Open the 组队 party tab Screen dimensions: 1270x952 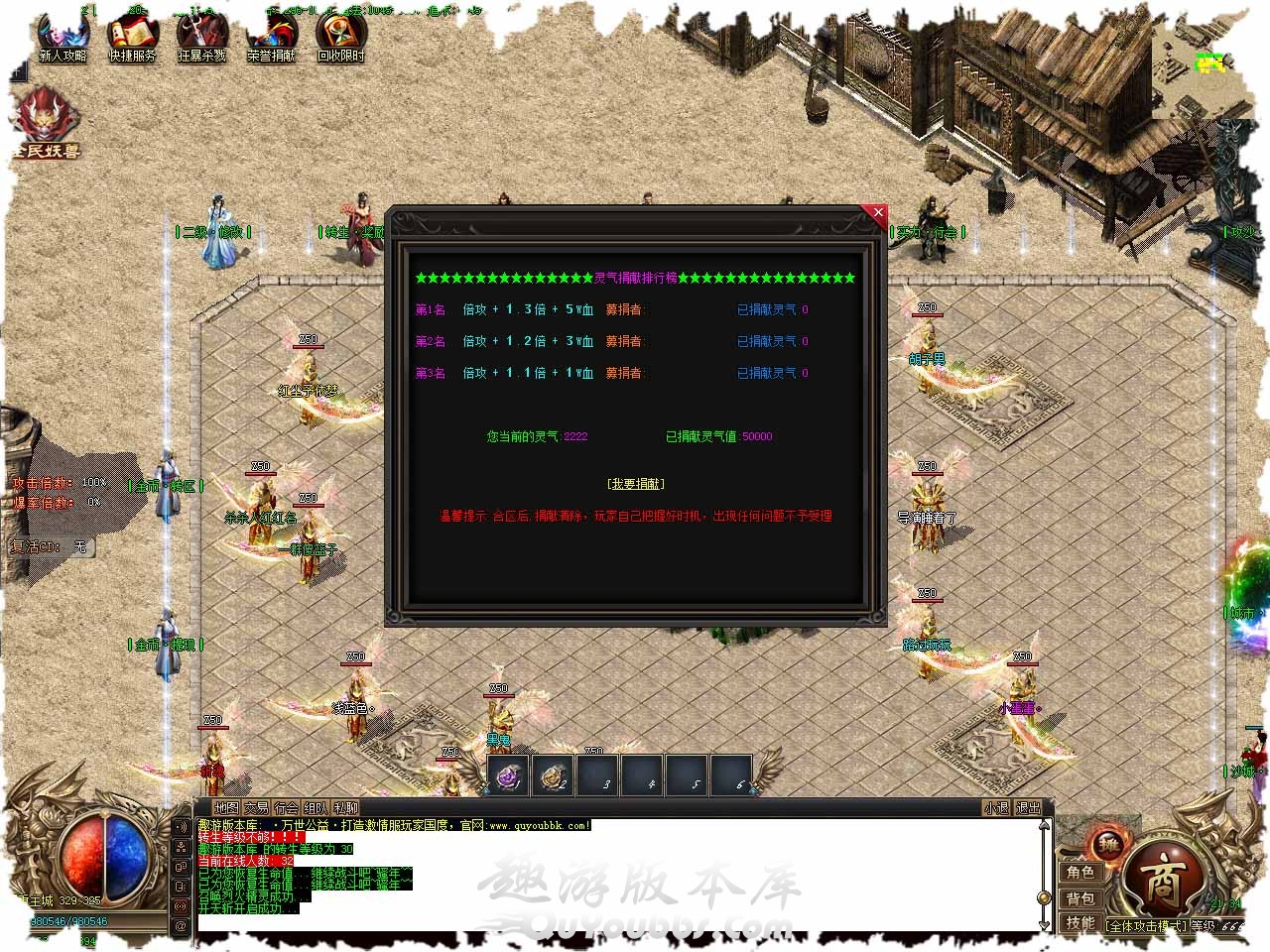tap(317, 808)
